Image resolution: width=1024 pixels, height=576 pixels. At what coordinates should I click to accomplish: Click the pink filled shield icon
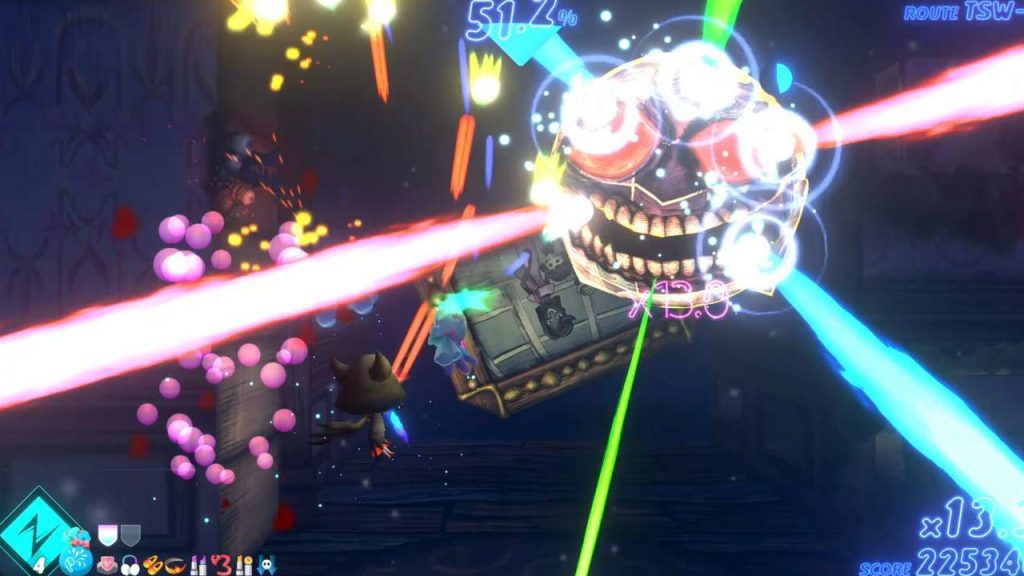107,535
